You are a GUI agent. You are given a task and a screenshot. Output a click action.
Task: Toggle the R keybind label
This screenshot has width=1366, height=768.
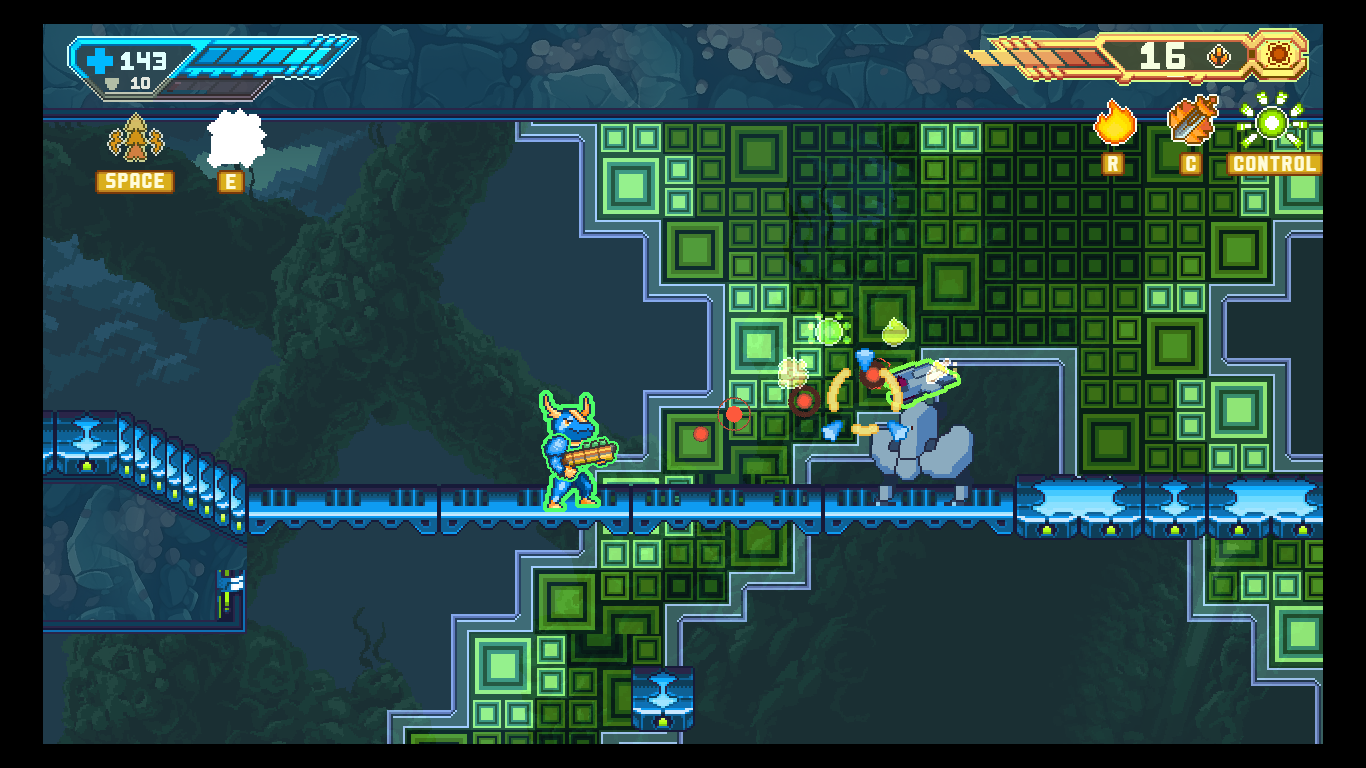point(1113,163)
